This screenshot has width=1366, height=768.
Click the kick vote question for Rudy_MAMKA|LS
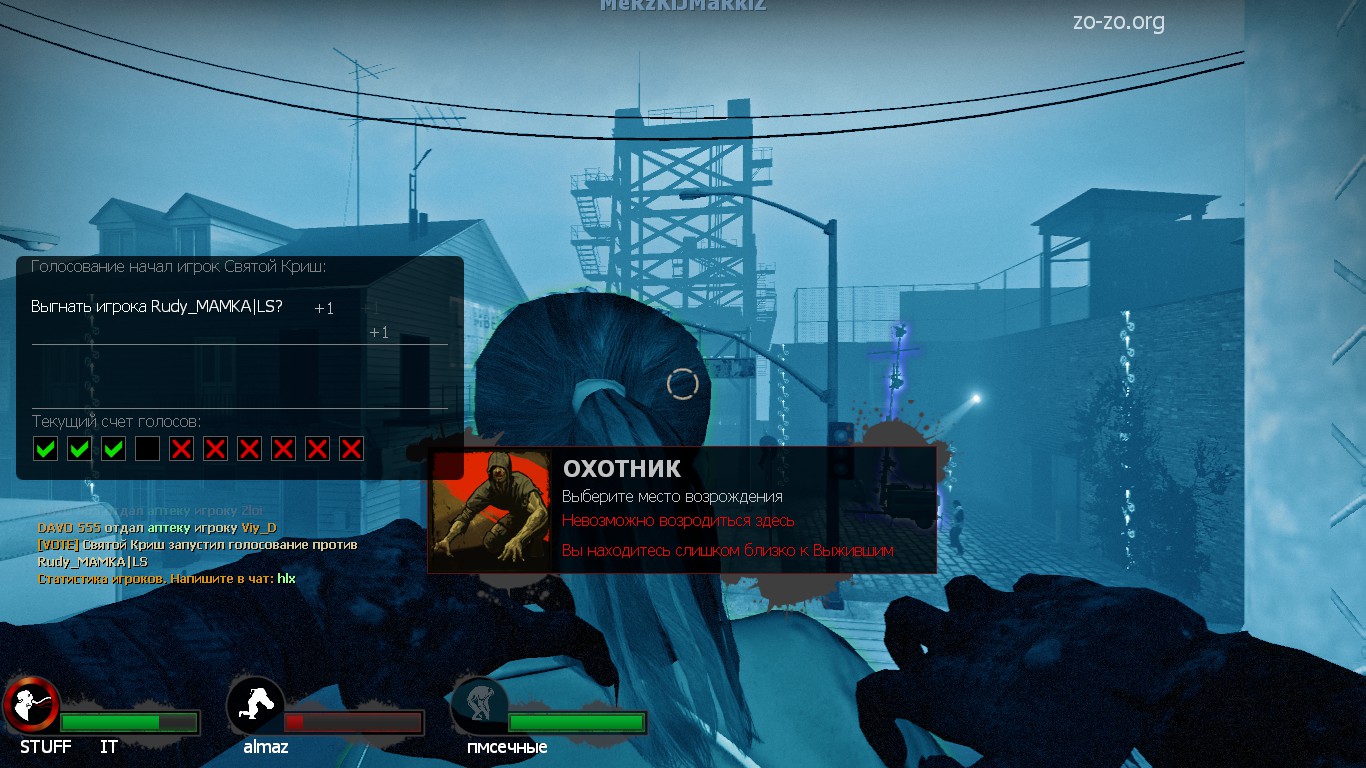[157, 307]
